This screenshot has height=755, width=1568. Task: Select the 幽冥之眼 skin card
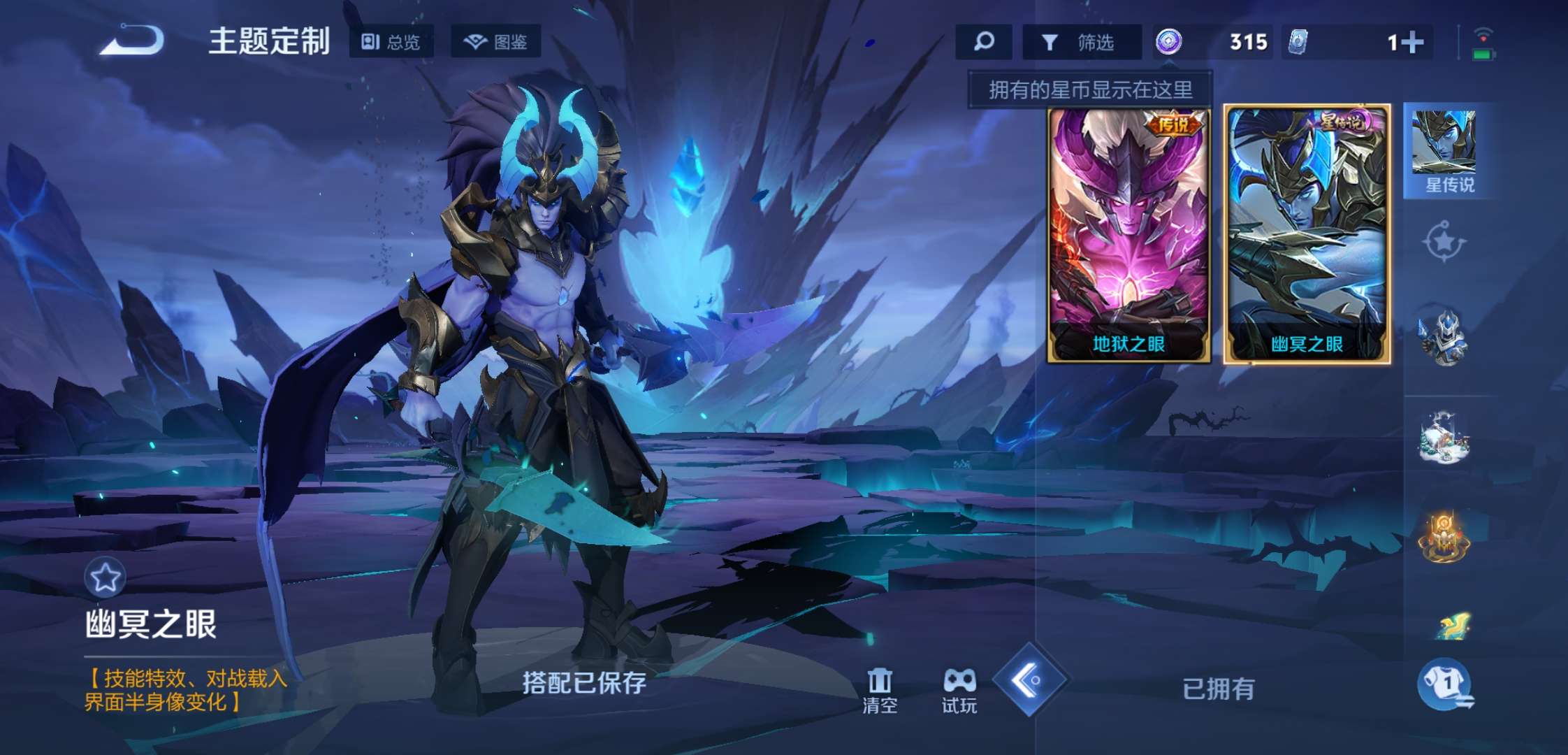tap(1307, 235)
